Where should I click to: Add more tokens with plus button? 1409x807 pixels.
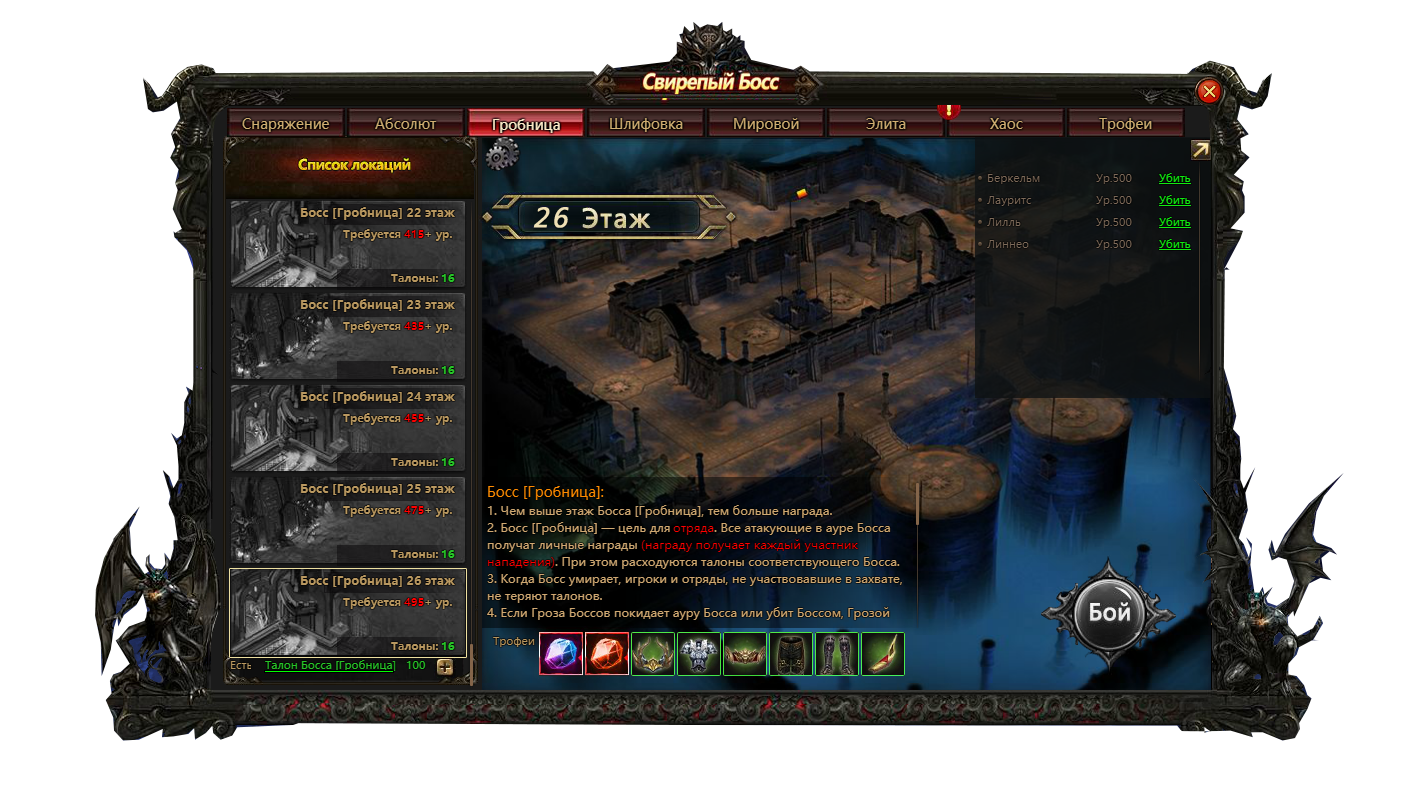click(x=445, y=667)
